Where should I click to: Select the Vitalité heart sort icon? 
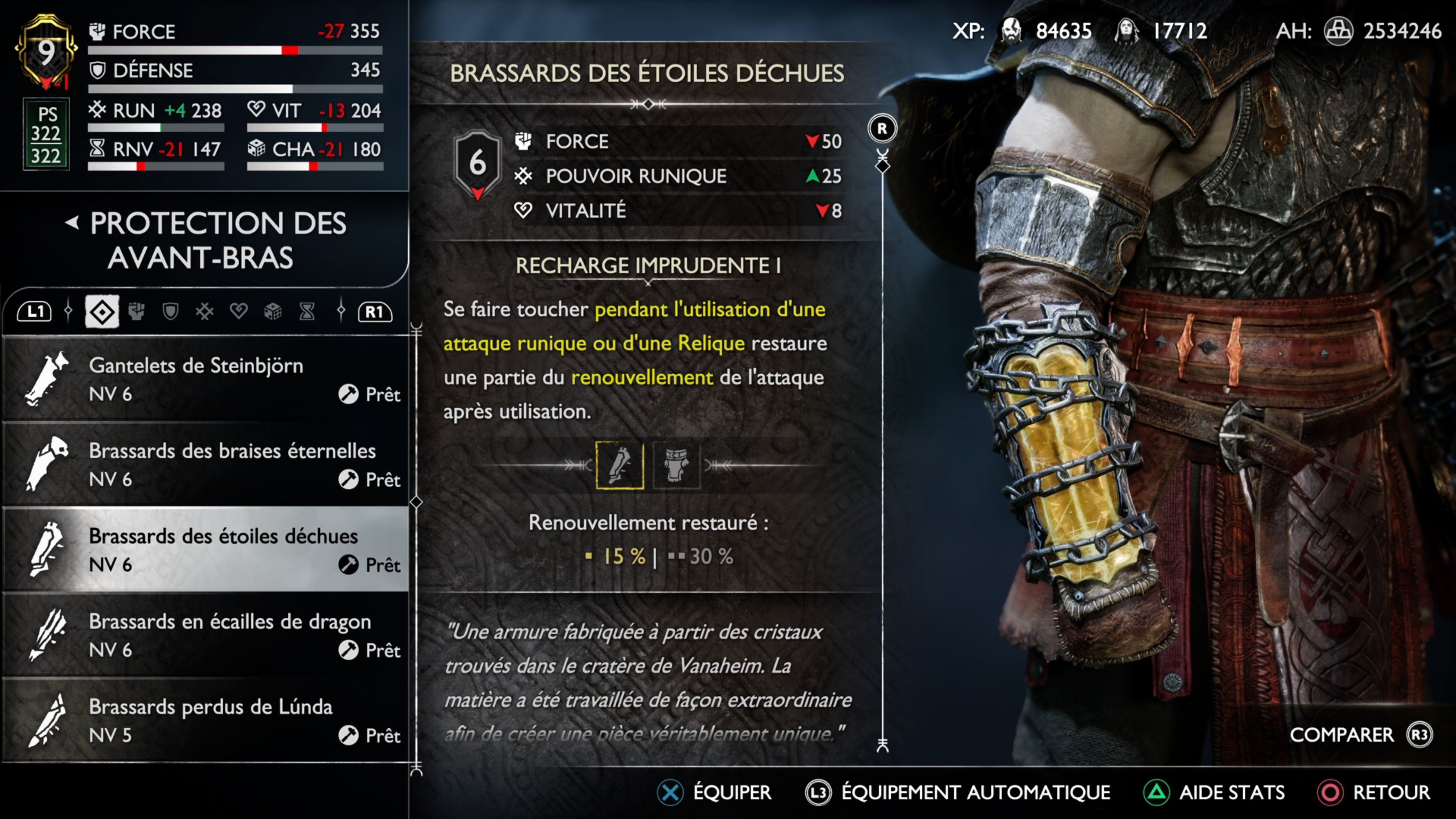point(239,311)
